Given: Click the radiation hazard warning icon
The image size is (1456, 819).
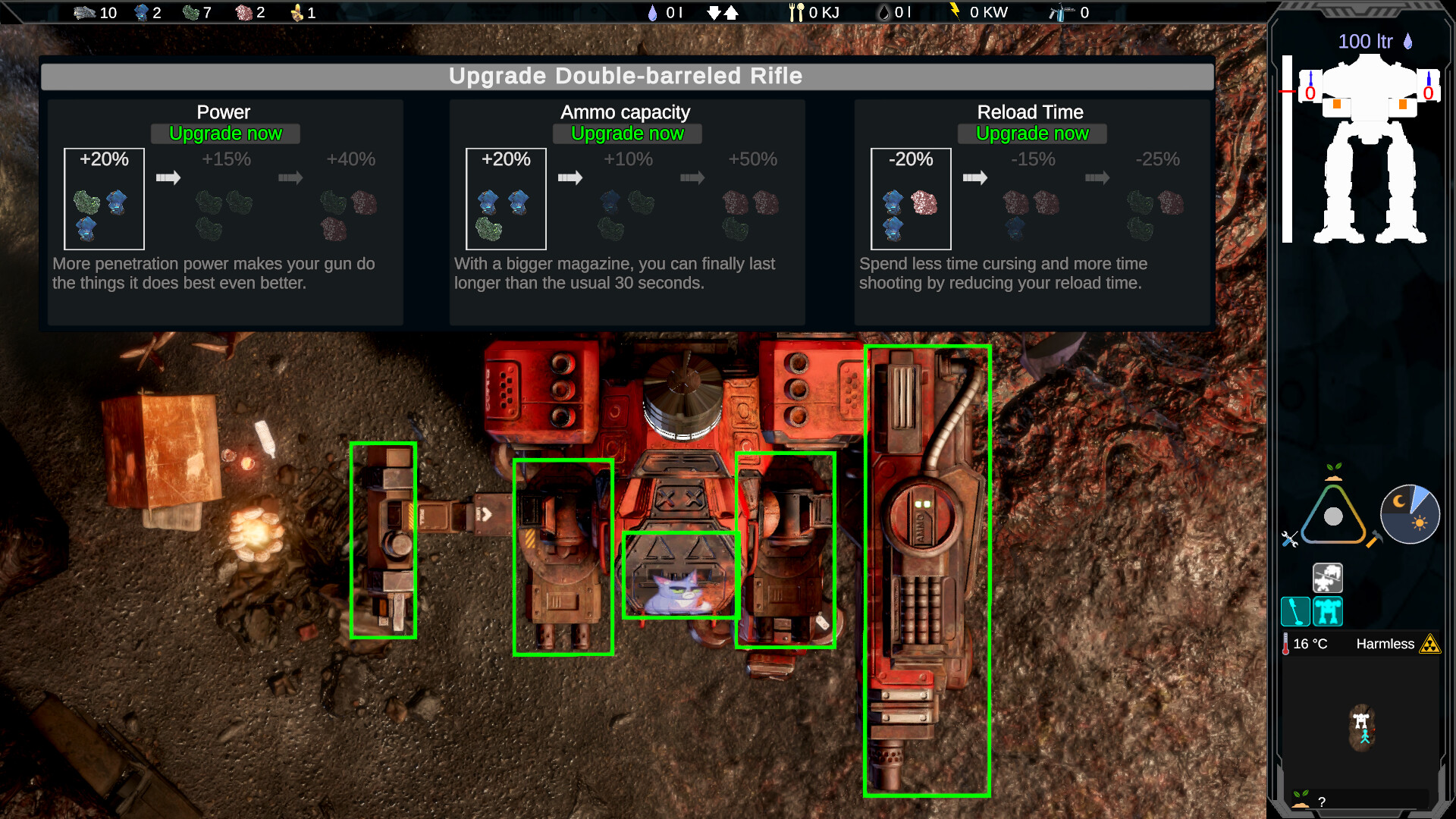Looking at the screenshot, I should pos(1430,645).
